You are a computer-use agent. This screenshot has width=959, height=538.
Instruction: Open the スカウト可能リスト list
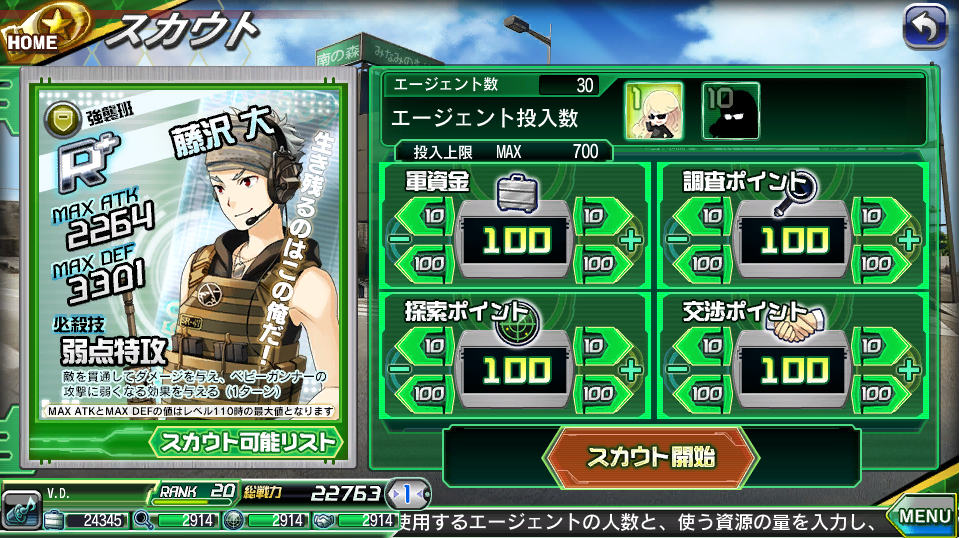coord(247,441)
